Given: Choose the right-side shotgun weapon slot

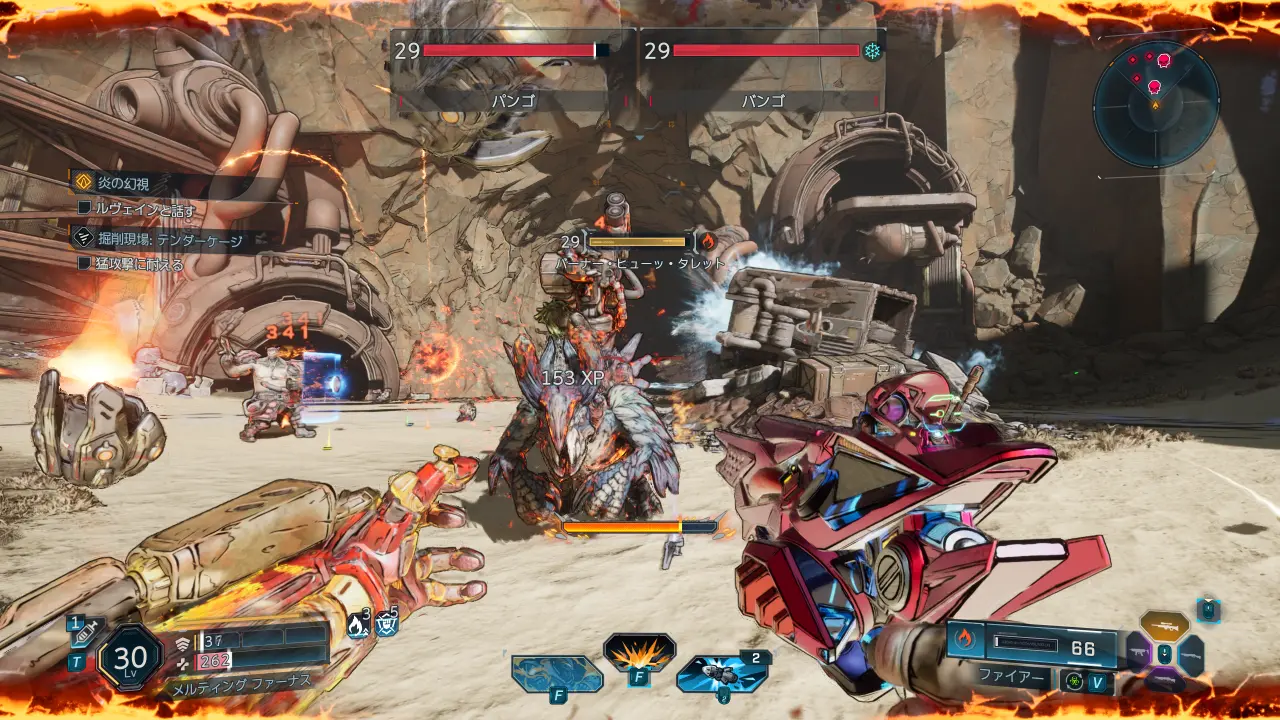Looking at the screenshot, I should (x=1191, y=655).
